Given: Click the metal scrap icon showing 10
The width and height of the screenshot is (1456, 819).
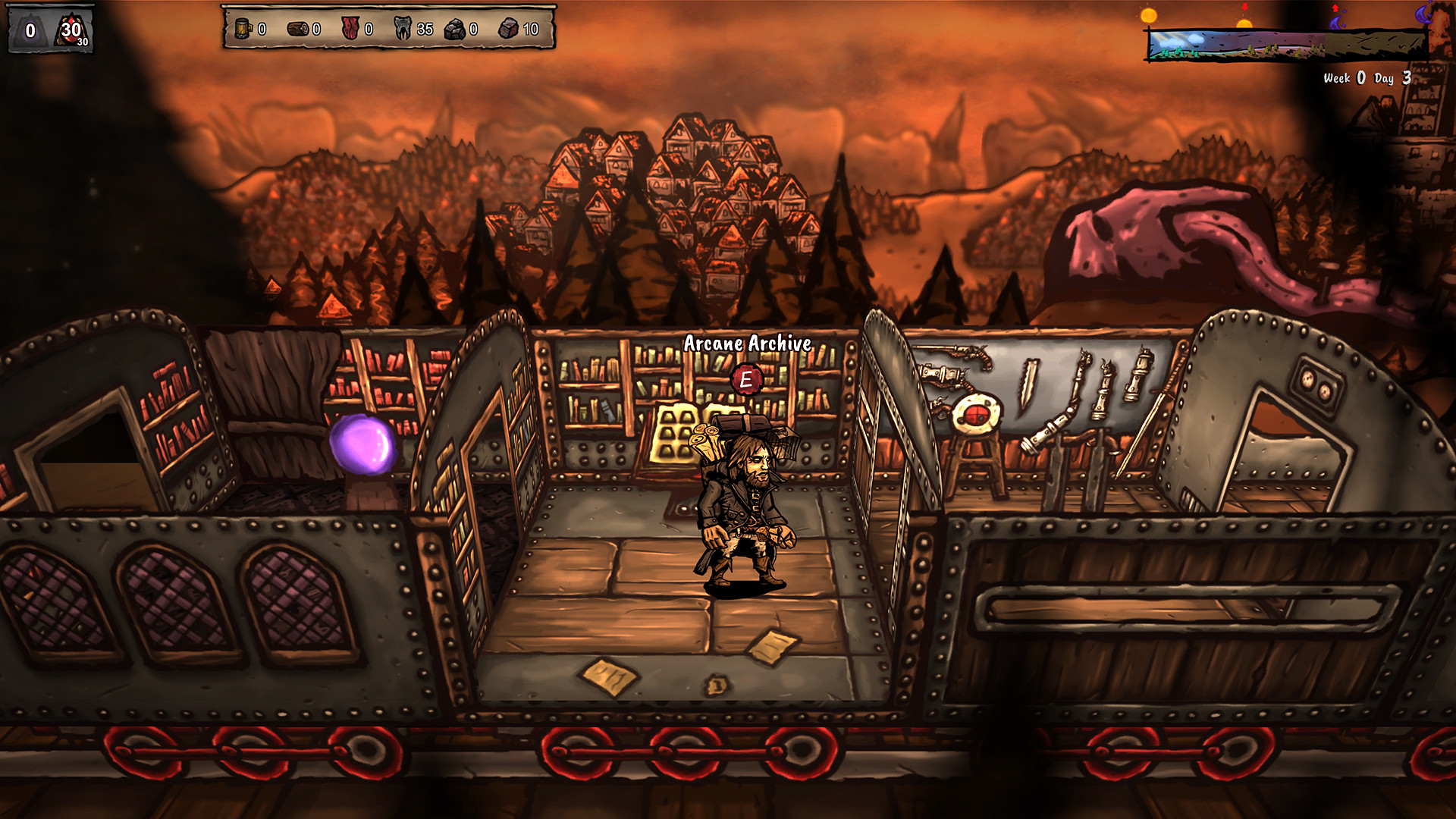Looking at the screenshot, I should point(507,29).
